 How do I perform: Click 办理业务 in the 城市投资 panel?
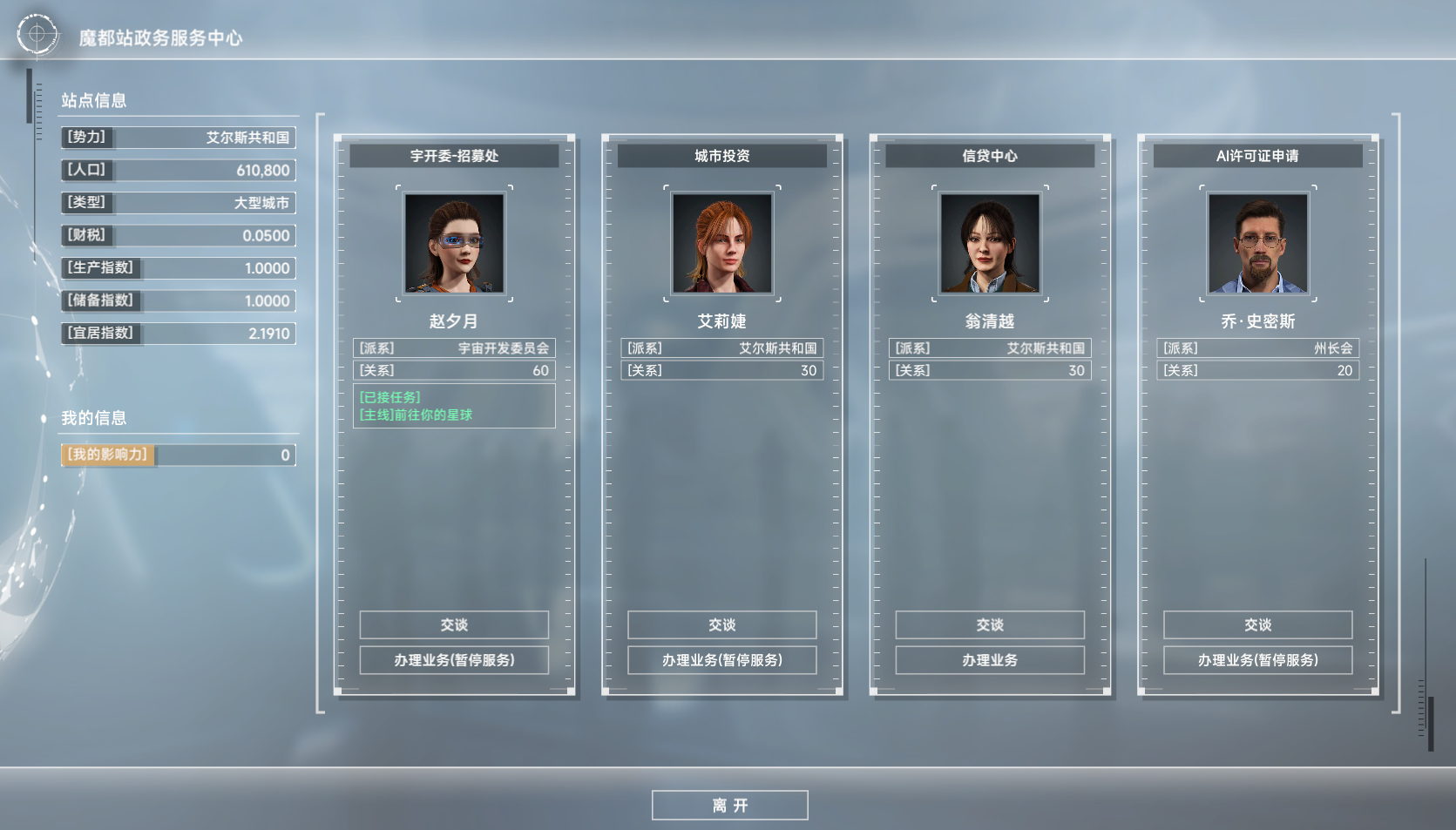pos(721,660)
